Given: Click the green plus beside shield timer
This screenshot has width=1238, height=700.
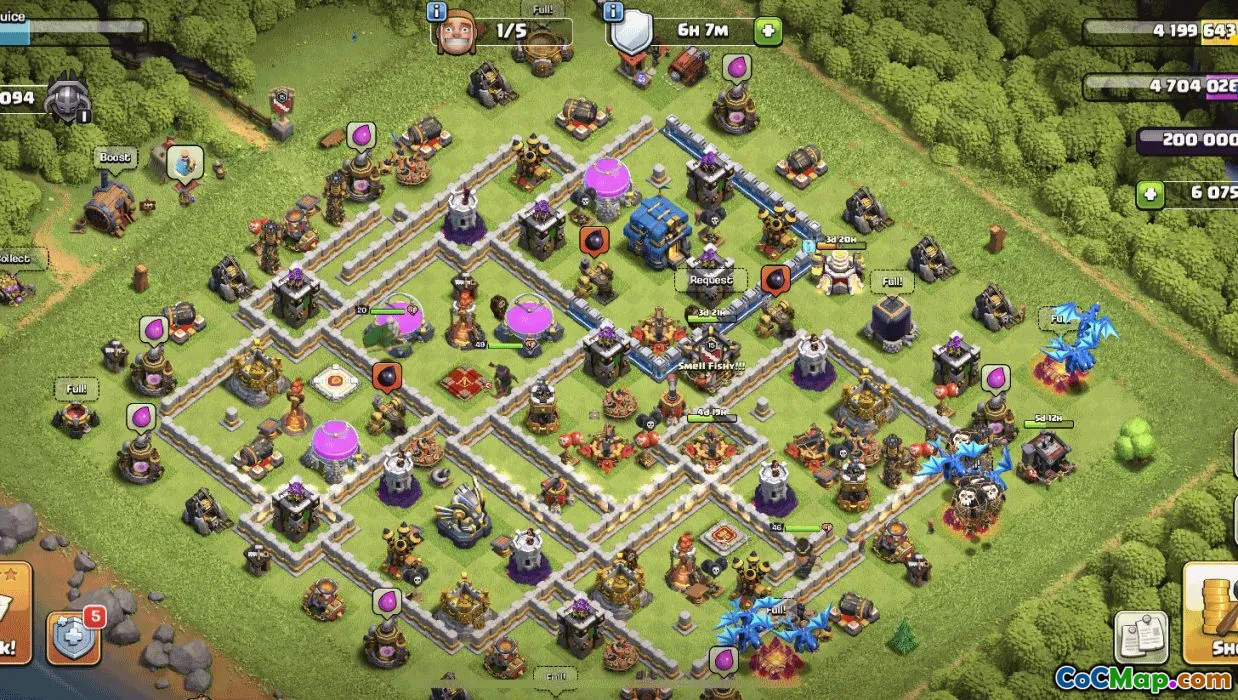Looking at the screenshot, I should tap(768, 31).
